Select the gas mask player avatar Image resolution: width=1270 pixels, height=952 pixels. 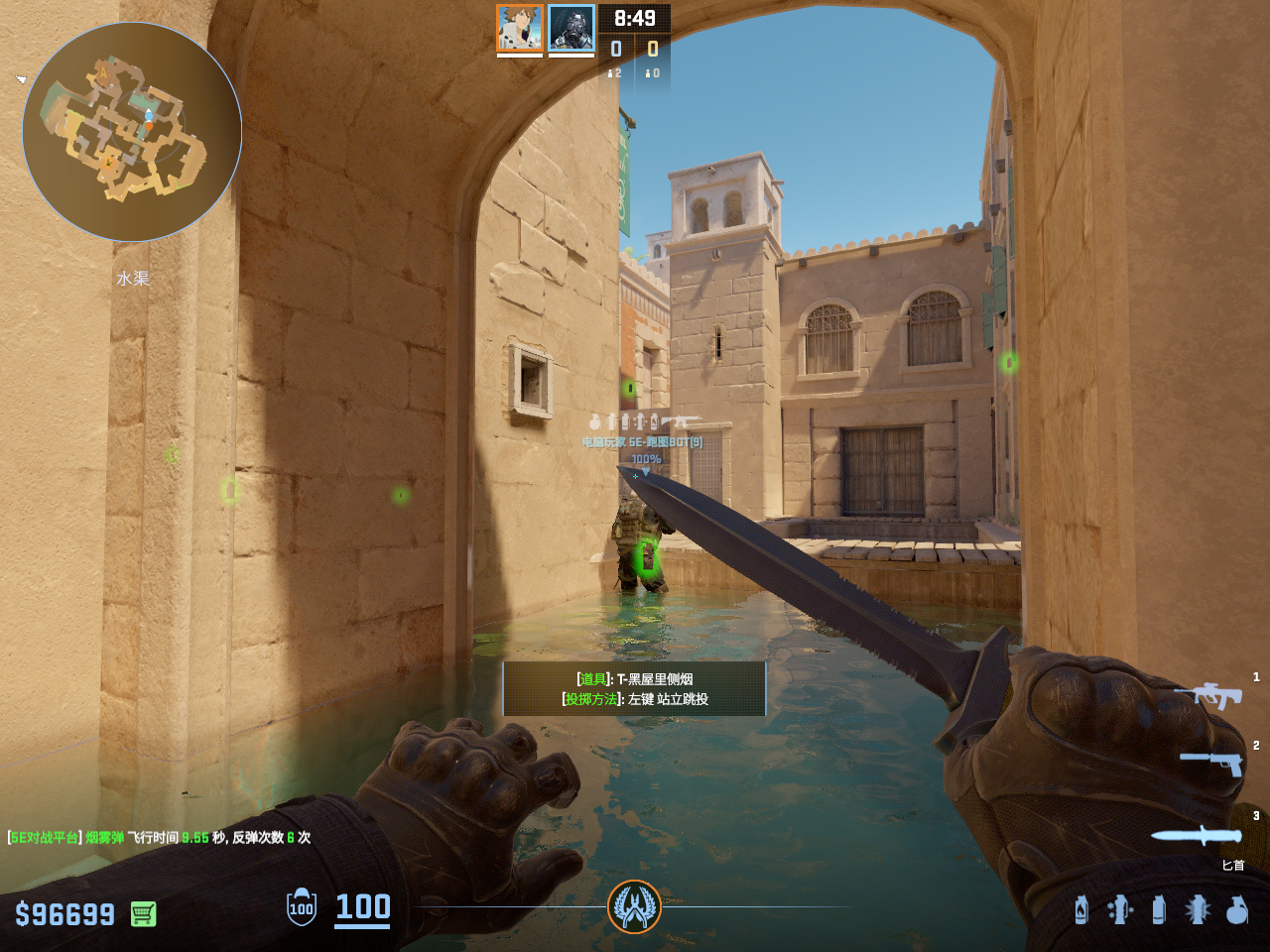pos(571,28)
